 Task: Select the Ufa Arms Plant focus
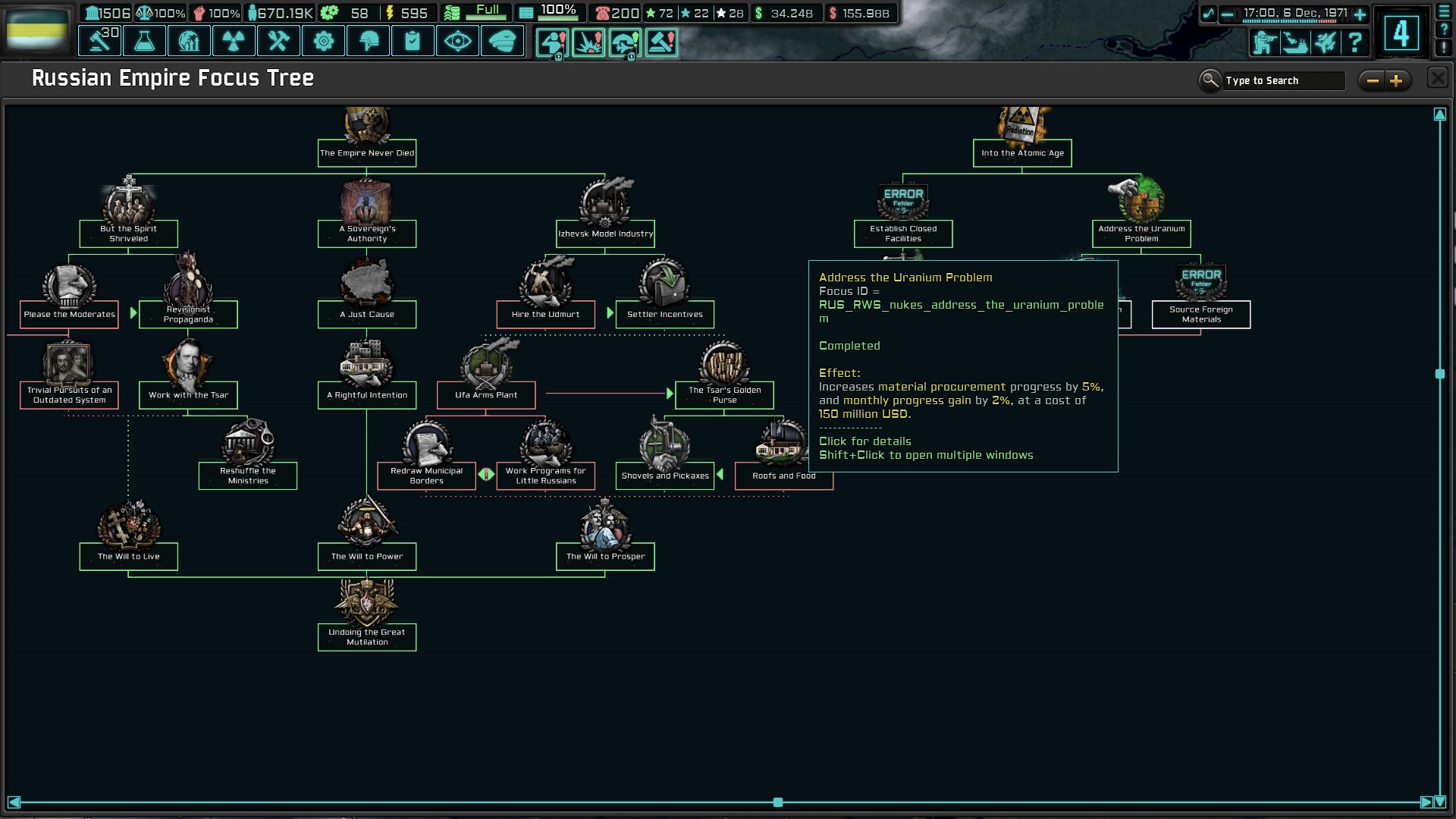point(486,394)
